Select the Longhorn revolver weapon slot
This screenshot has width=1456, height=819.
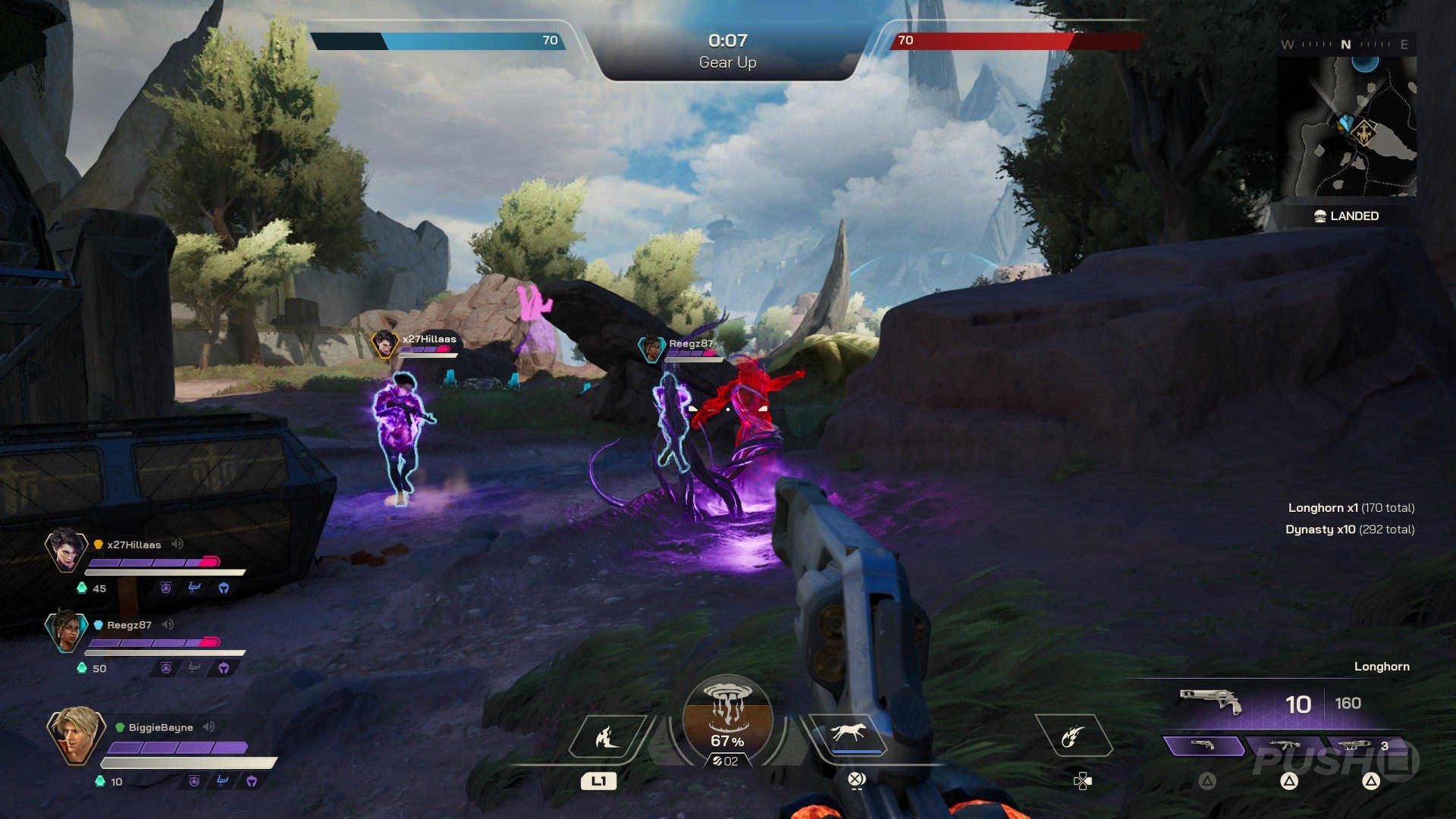pos(1203,746)
